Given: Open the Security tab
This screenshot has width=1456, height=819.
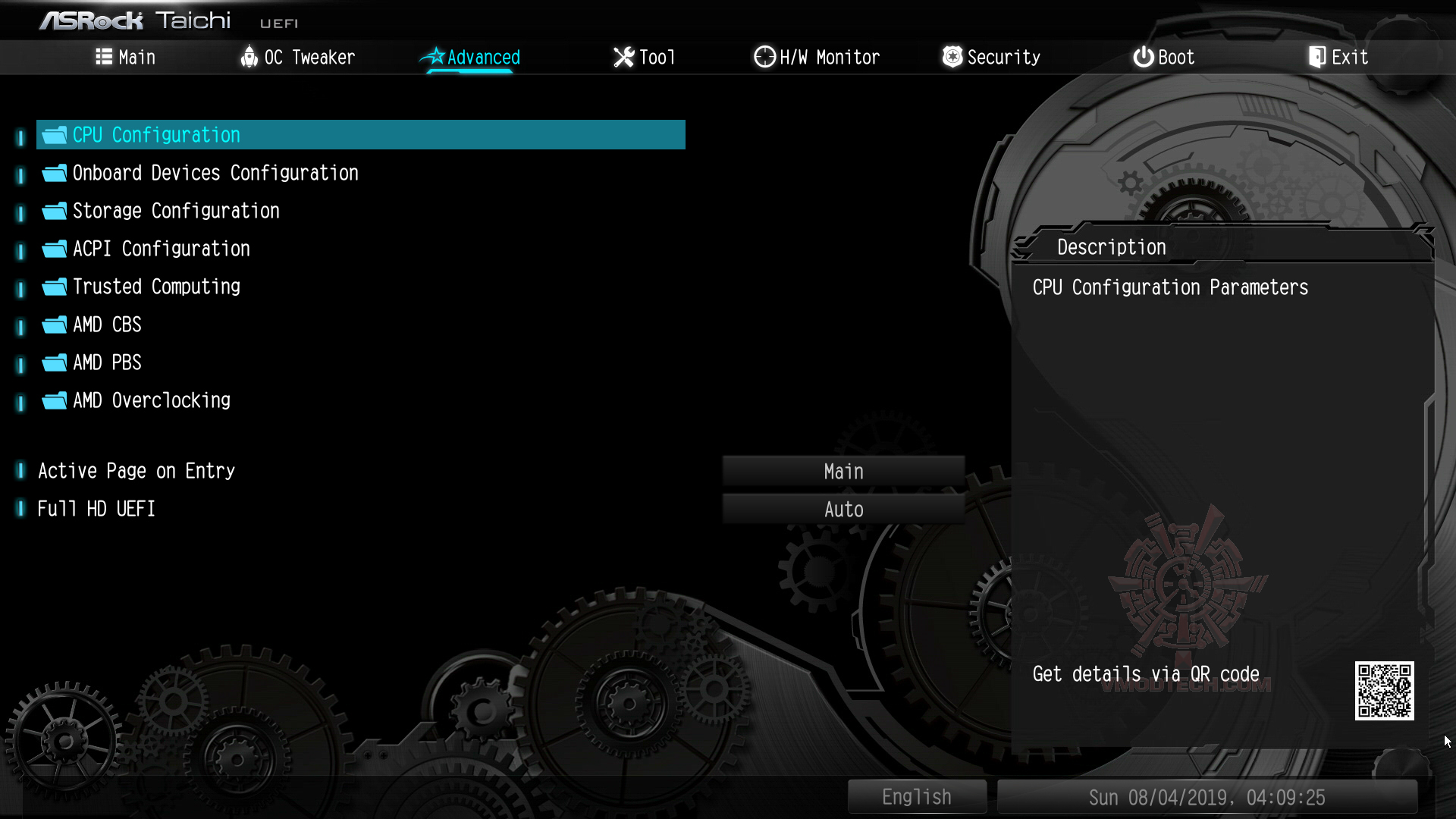Looking at the screenshot, I should [x=991, y=57].
